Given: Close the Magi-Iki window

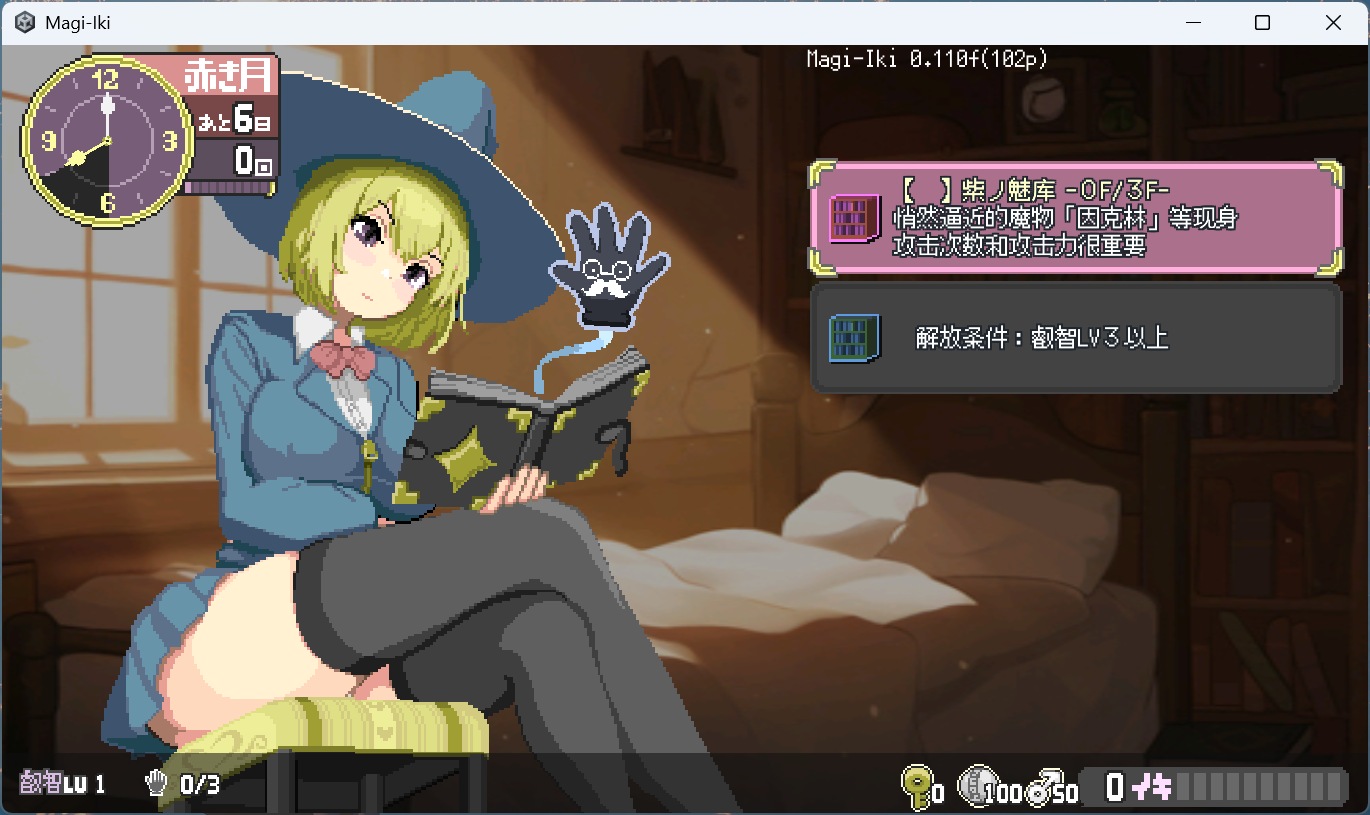Looking at the screenshot, I should [x=1332, y=23].
